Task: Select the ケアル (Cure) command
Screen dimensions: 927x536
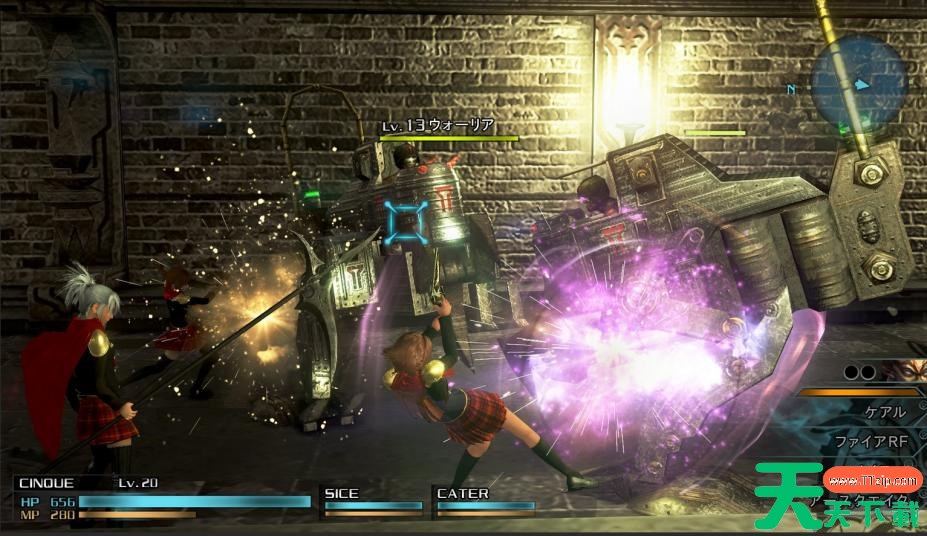Action: tap(883, 412)
